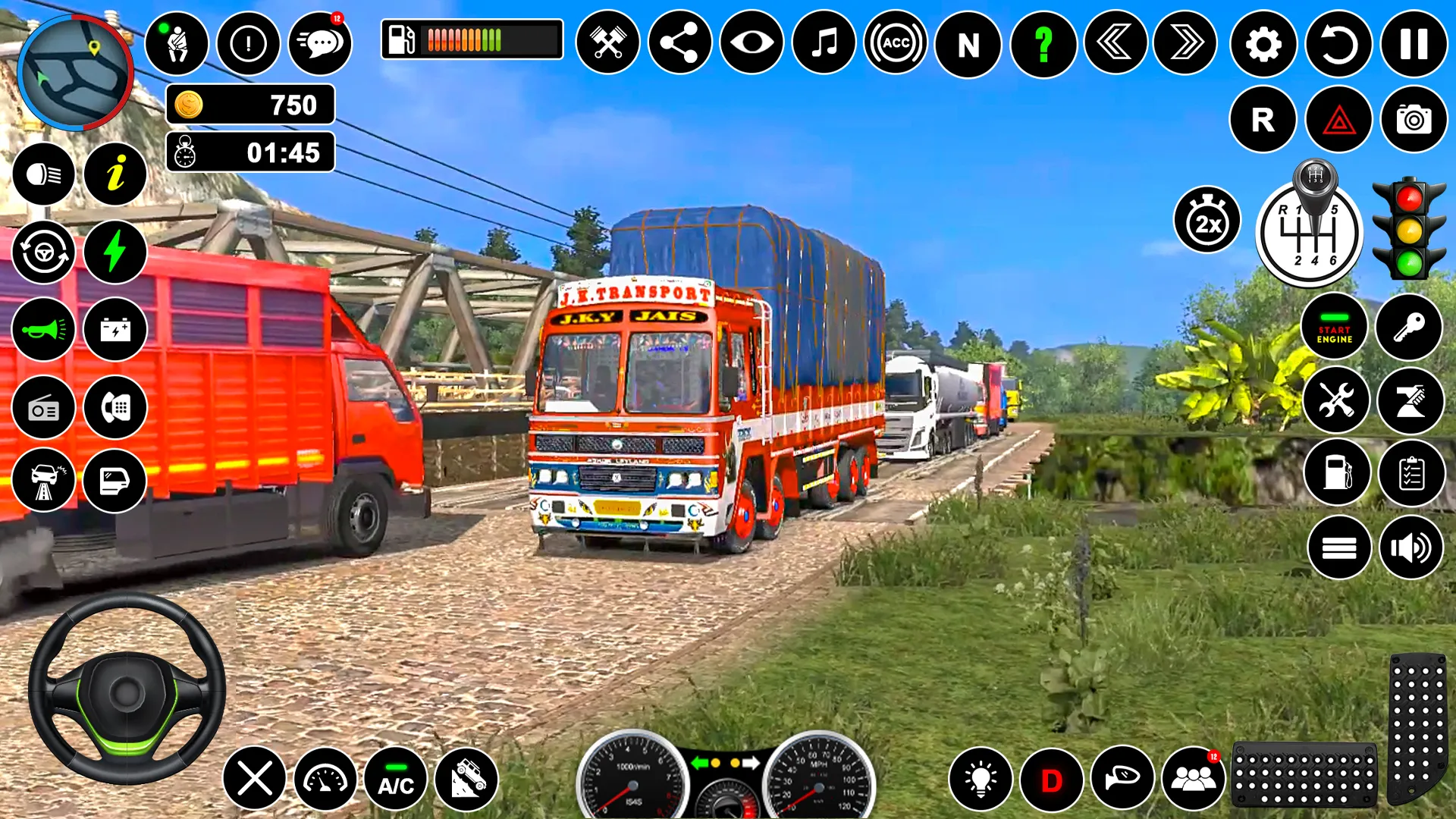
Task: Open the fuel station menu
Action: click(x=1335, y=472)
